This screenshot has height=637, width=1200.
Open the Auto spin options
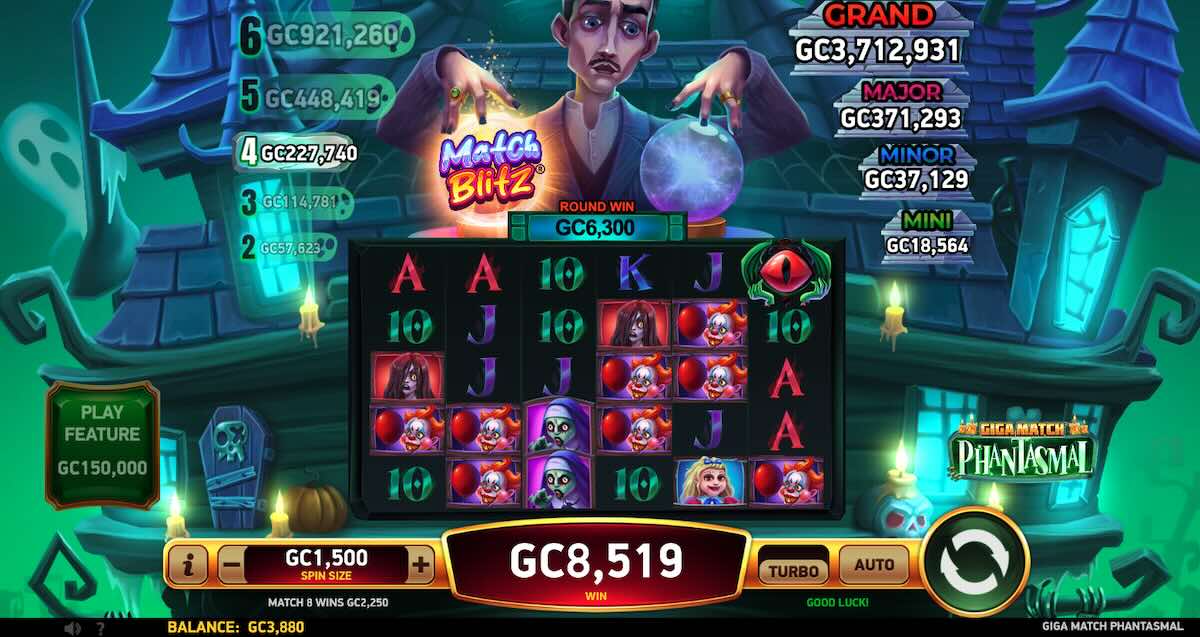coord(873,565)
